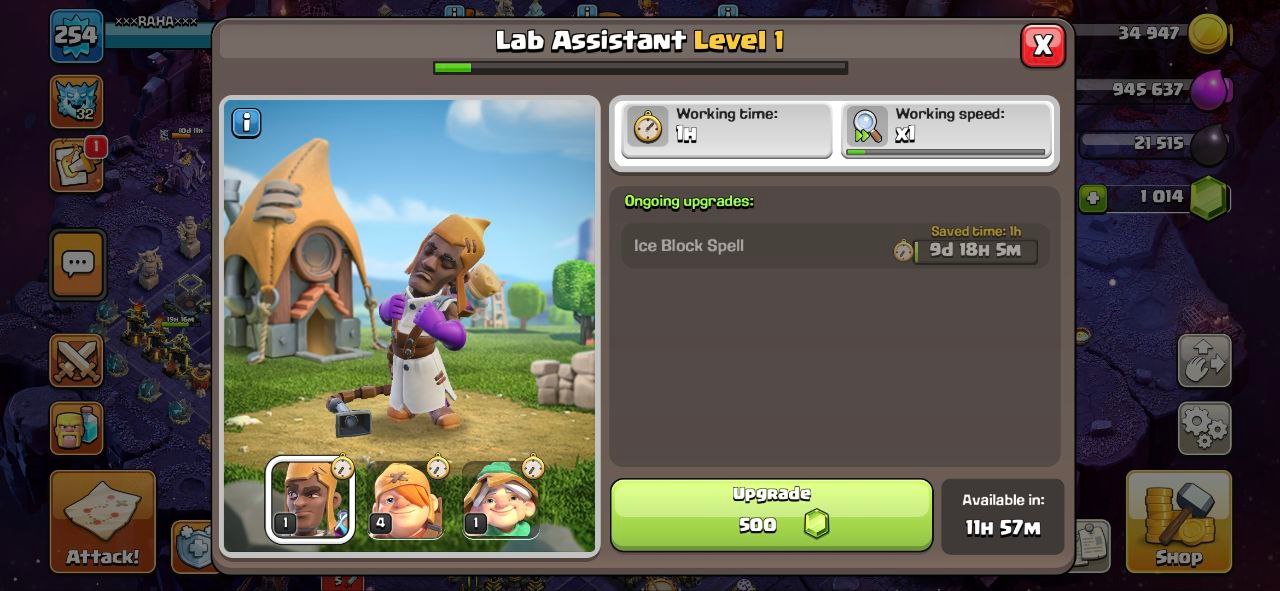Choose the orange-haired level 4 helper
The height and width of the screenshot is (591, 1280).
point(406,498)
